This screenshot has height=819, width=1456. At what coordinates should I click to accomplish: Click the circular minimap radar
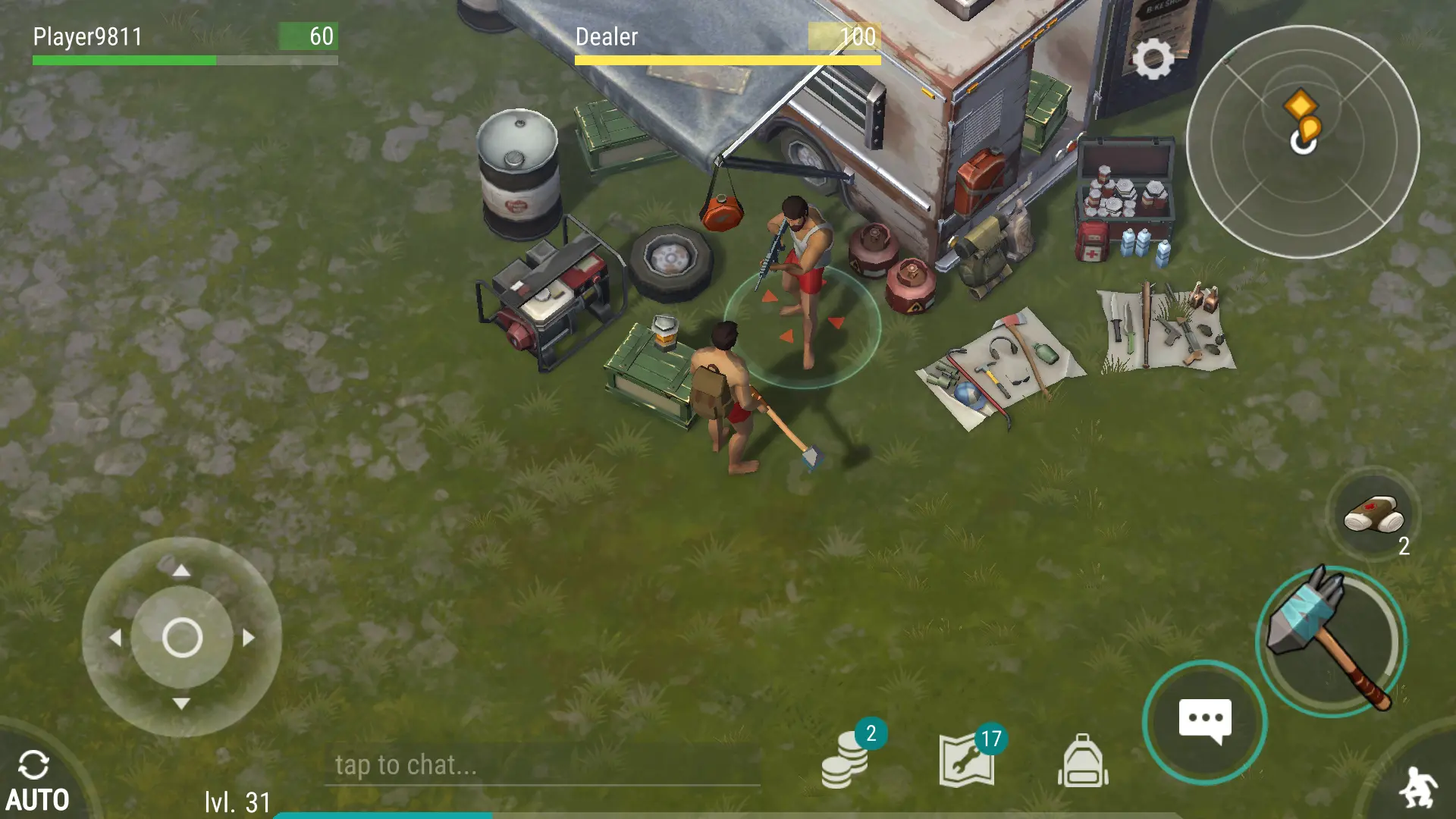pos(1302,142)
